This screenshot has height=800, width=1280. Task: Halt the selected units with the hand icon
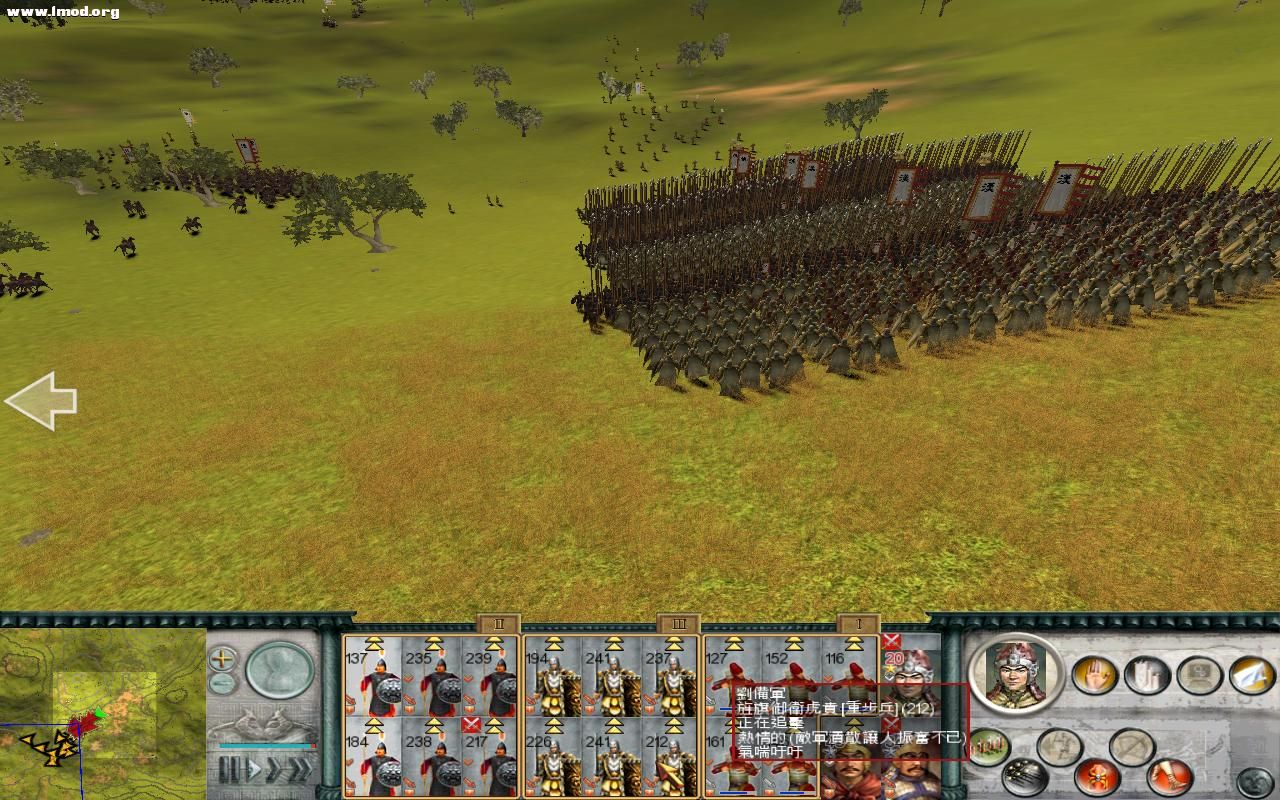pyautogui.click(x=1093, y=675)
